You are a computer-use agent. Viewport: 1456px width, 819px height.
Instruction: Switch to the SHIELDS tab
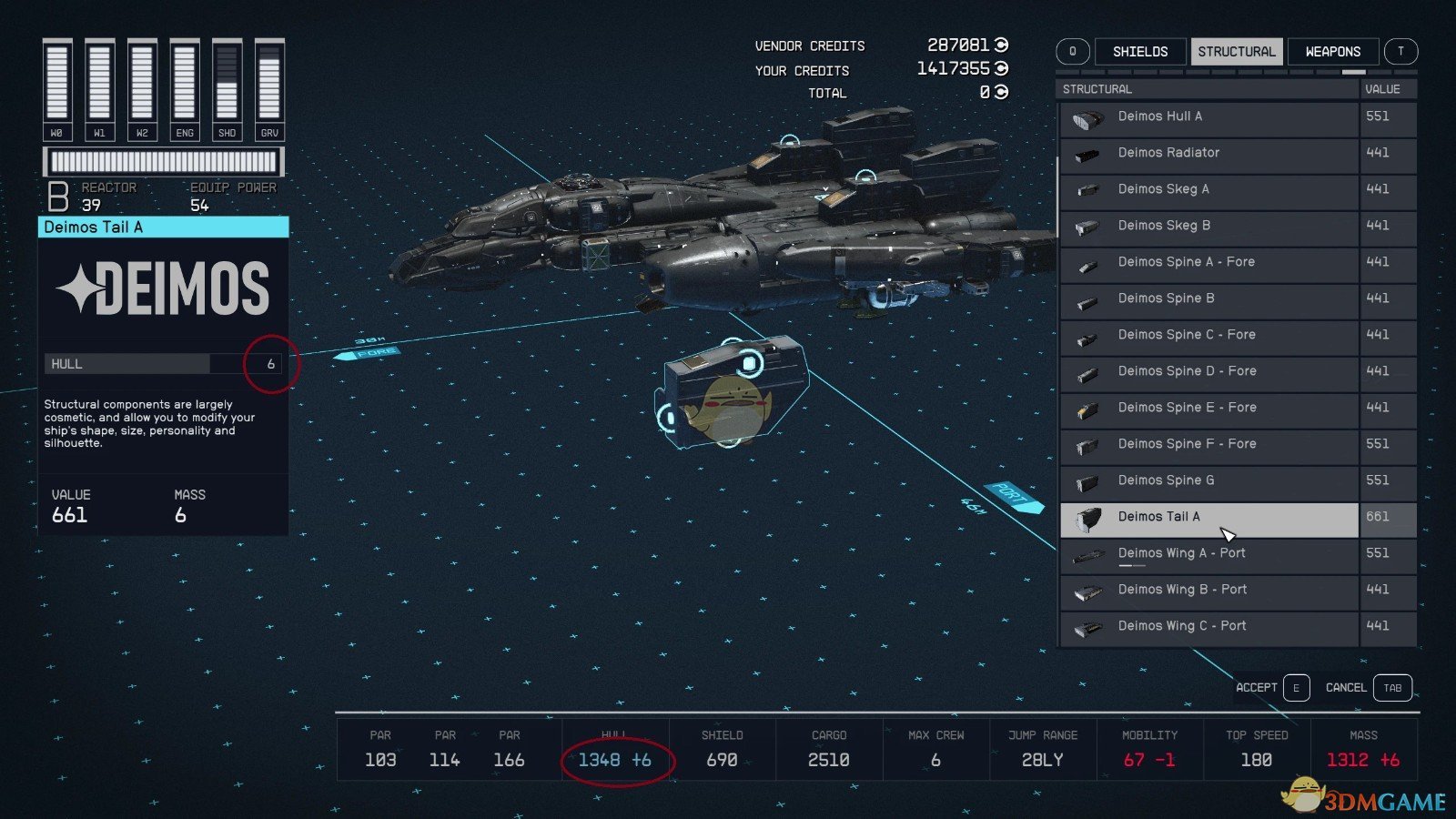point(1140,51)
